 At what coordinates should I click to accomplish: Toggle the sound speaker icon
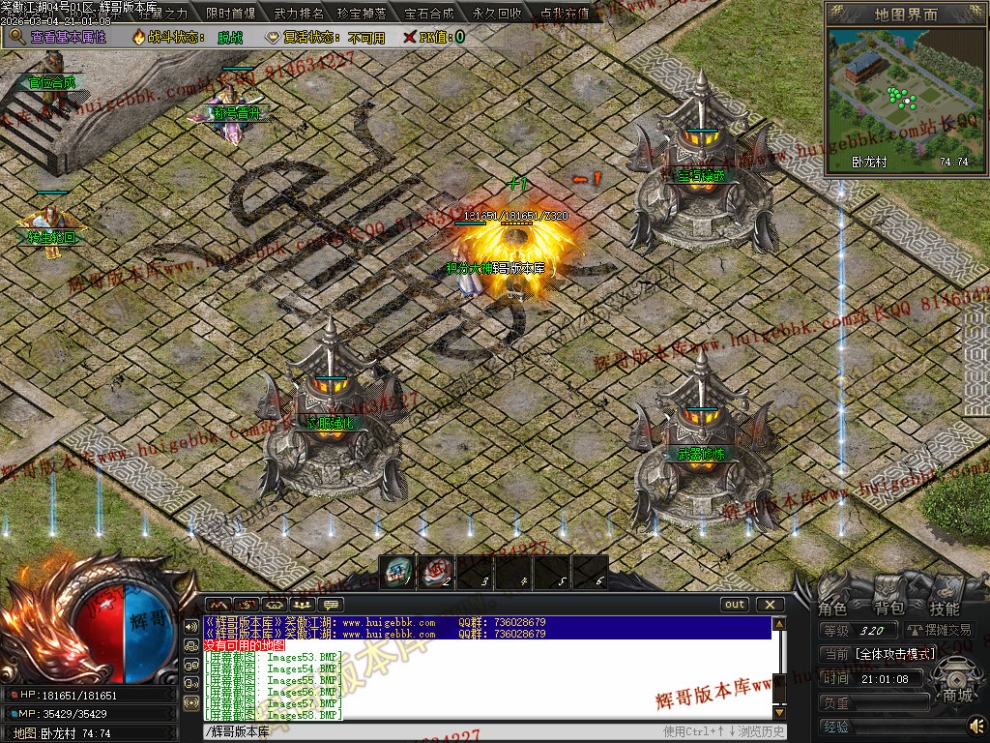(975, 724)
